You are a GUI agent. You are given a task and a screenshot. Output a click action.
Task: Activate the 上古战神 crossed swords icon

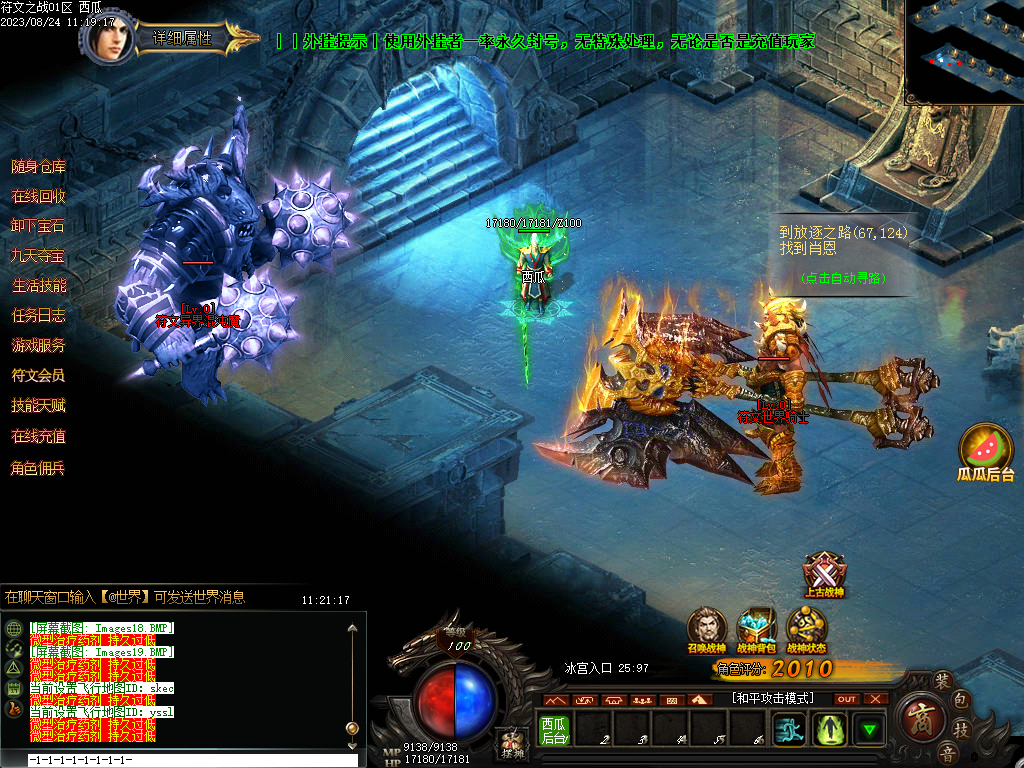pyautogui.click(x=825, y=574)
